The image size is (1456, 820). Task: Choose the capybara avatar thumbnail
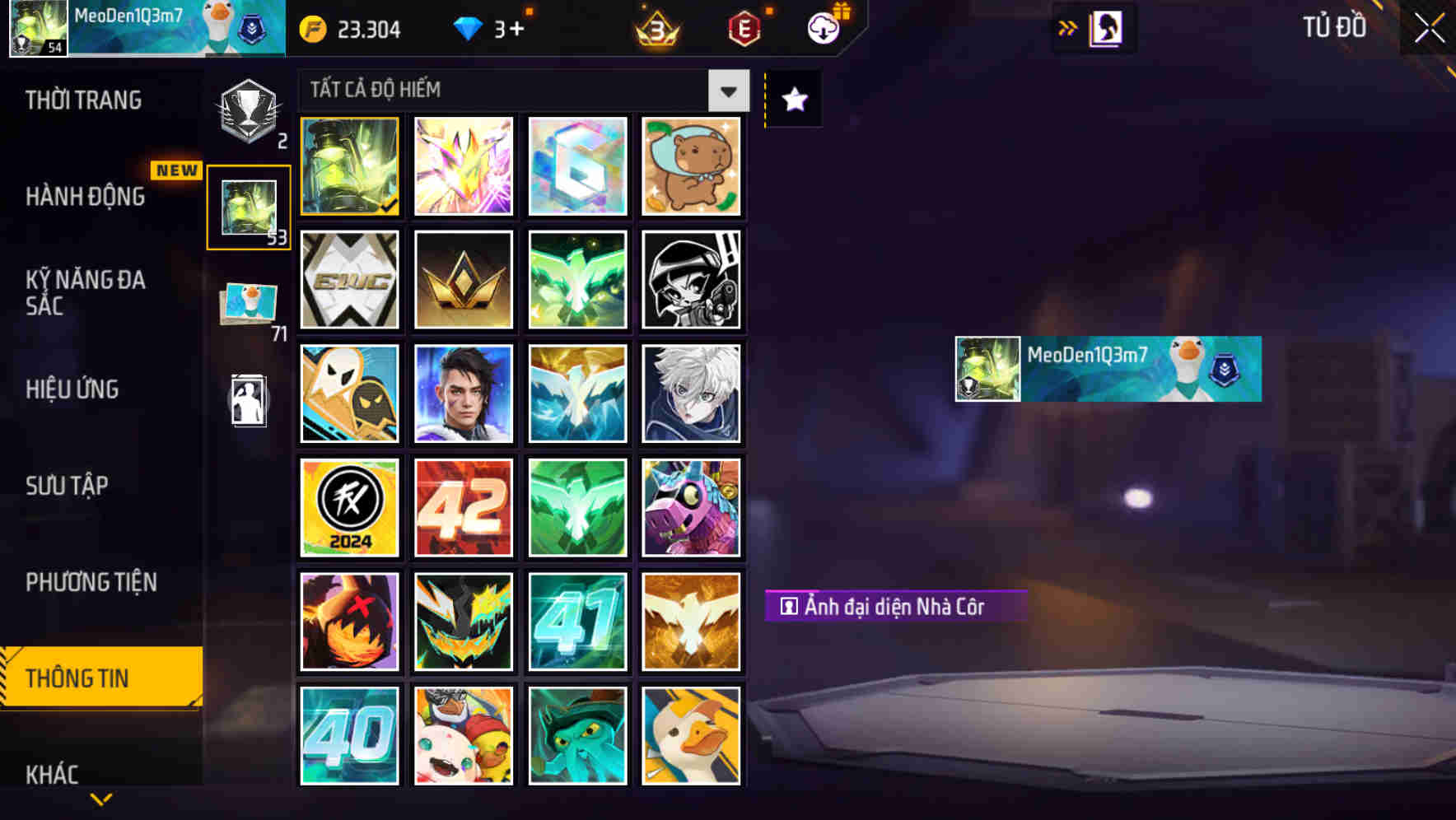(691, 166)
